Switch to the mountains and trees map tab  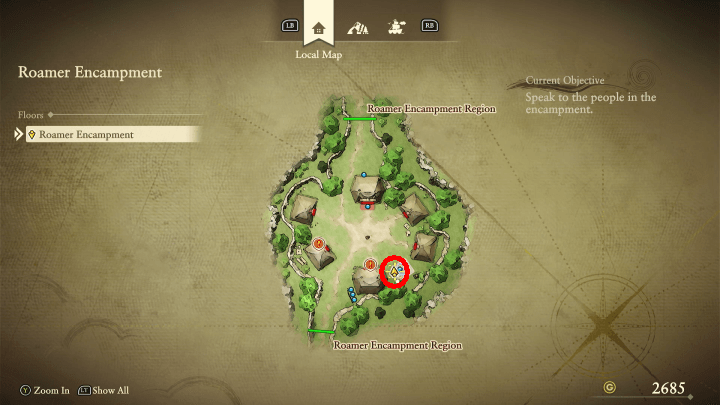point(357,27)
